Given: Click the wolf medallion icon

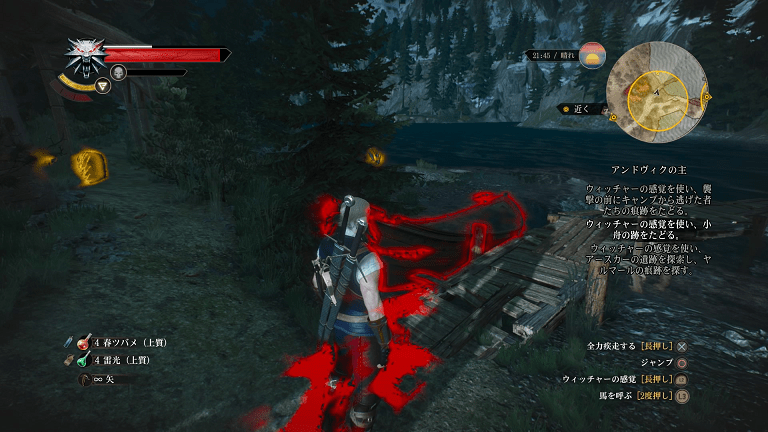Looking at the screenshot, I should coord(83,56).
